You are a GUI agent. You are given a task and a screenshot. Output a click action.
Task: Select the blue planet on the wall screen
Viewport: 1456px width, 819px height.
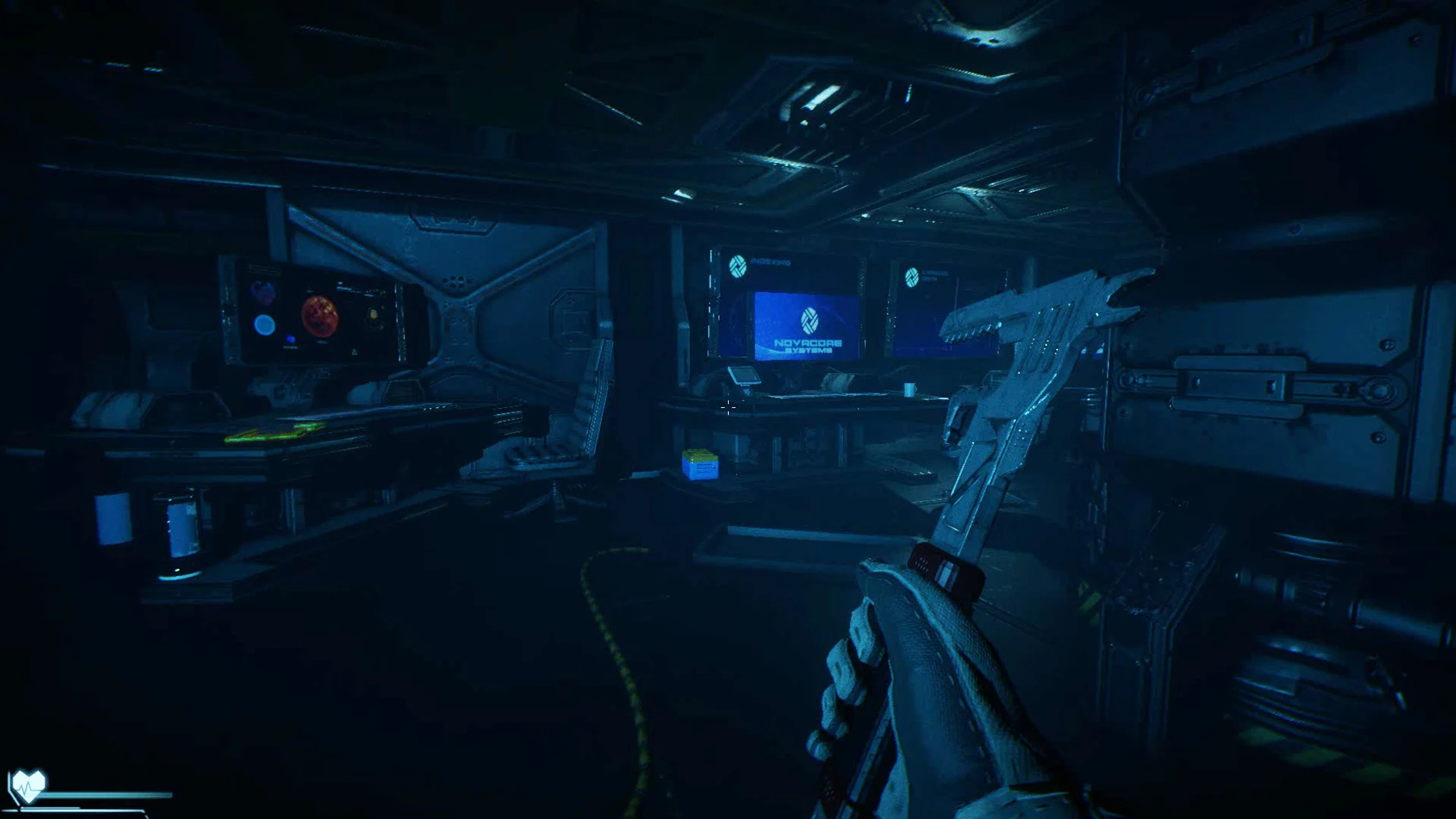coord(265,325)
